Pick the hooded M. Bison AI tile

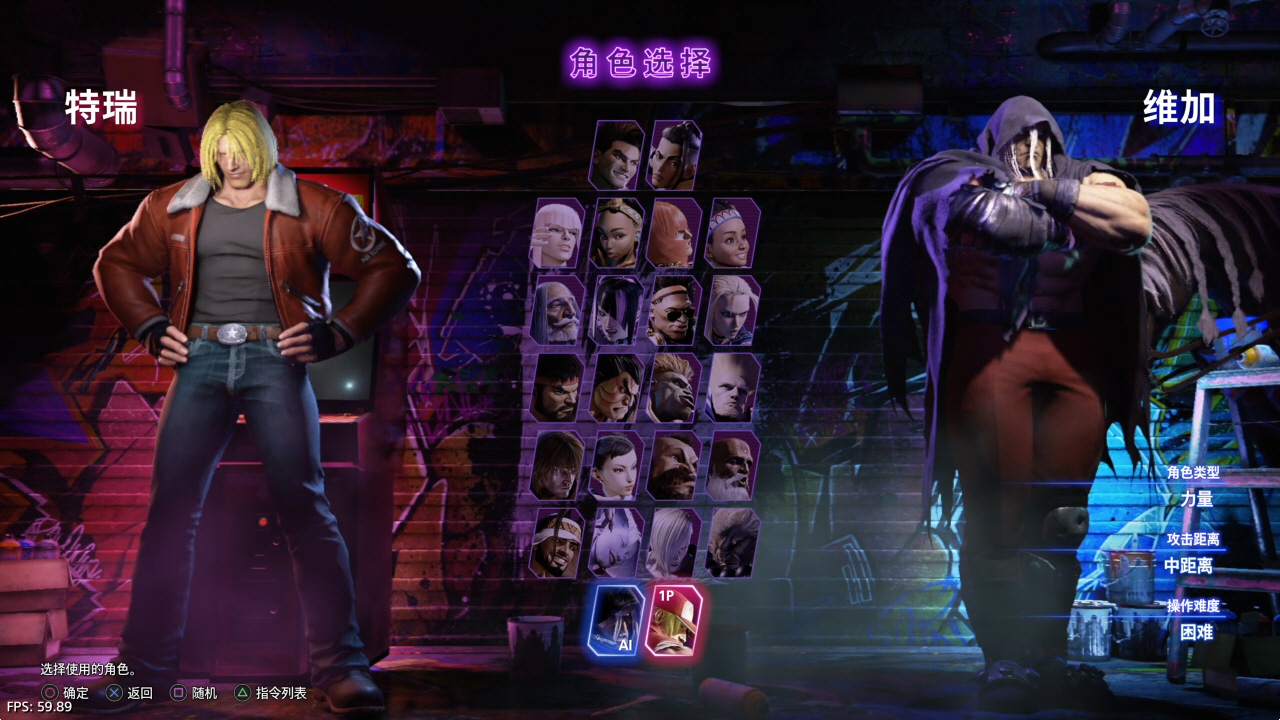pos(616,620)
